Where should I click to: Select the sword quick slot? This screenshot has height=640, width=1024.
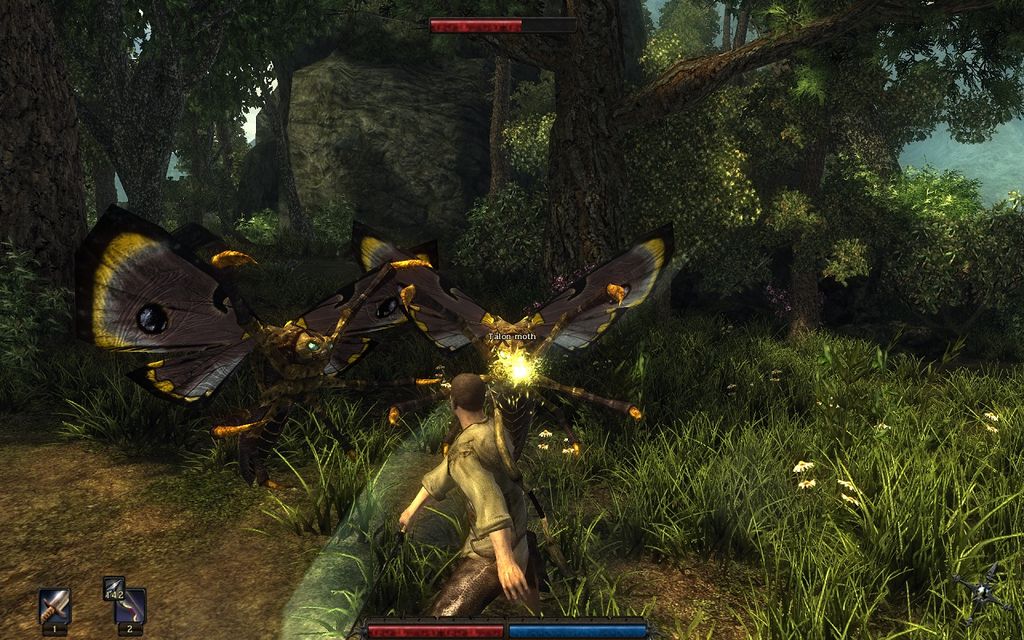click(55, 605)
